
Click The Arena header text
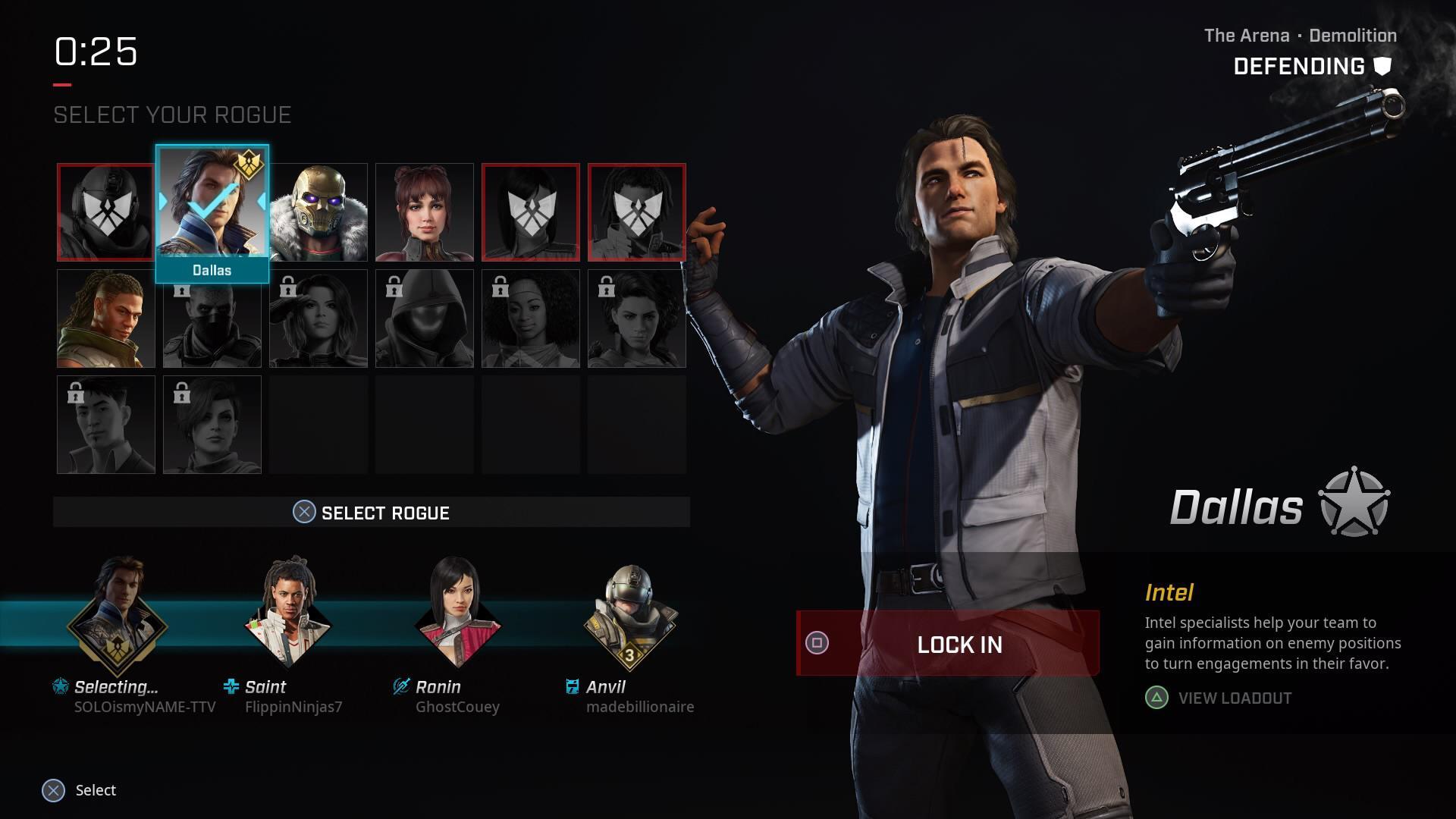(1245, 35)
